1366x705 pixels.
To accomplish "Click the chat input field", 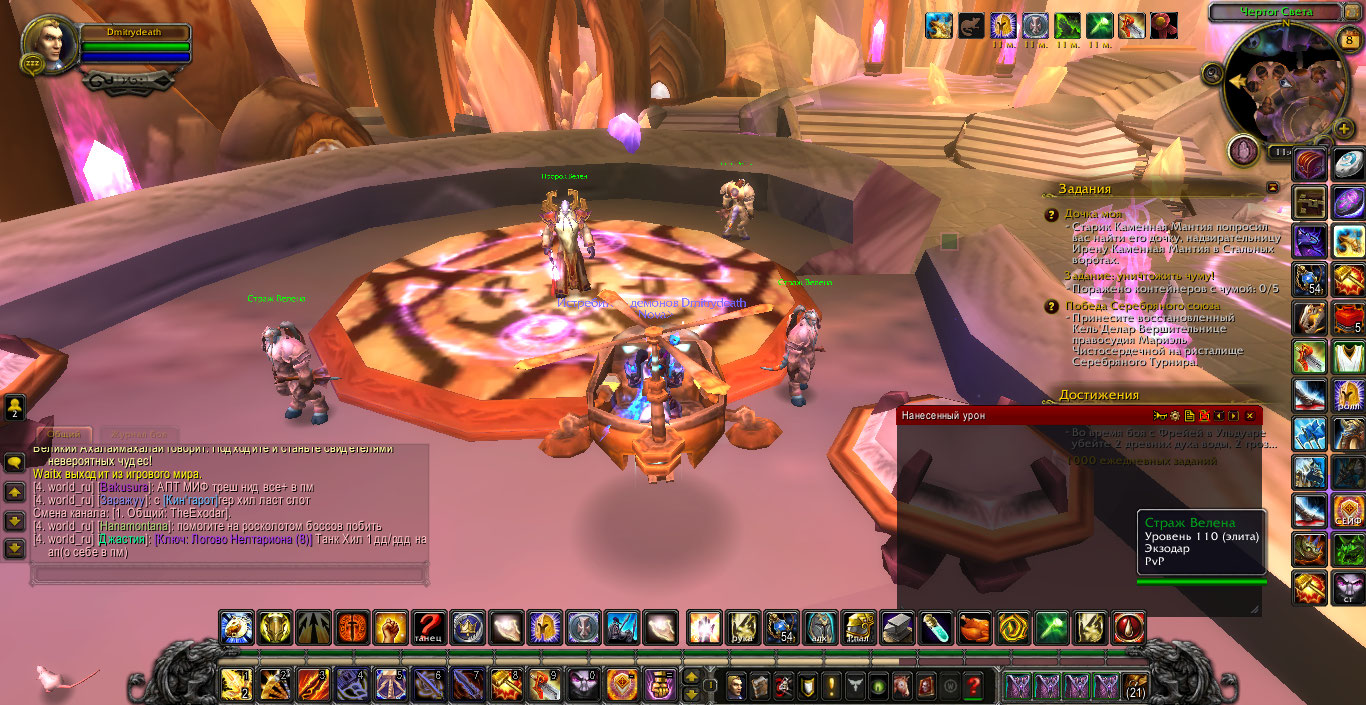I will (x=230, y=574).
